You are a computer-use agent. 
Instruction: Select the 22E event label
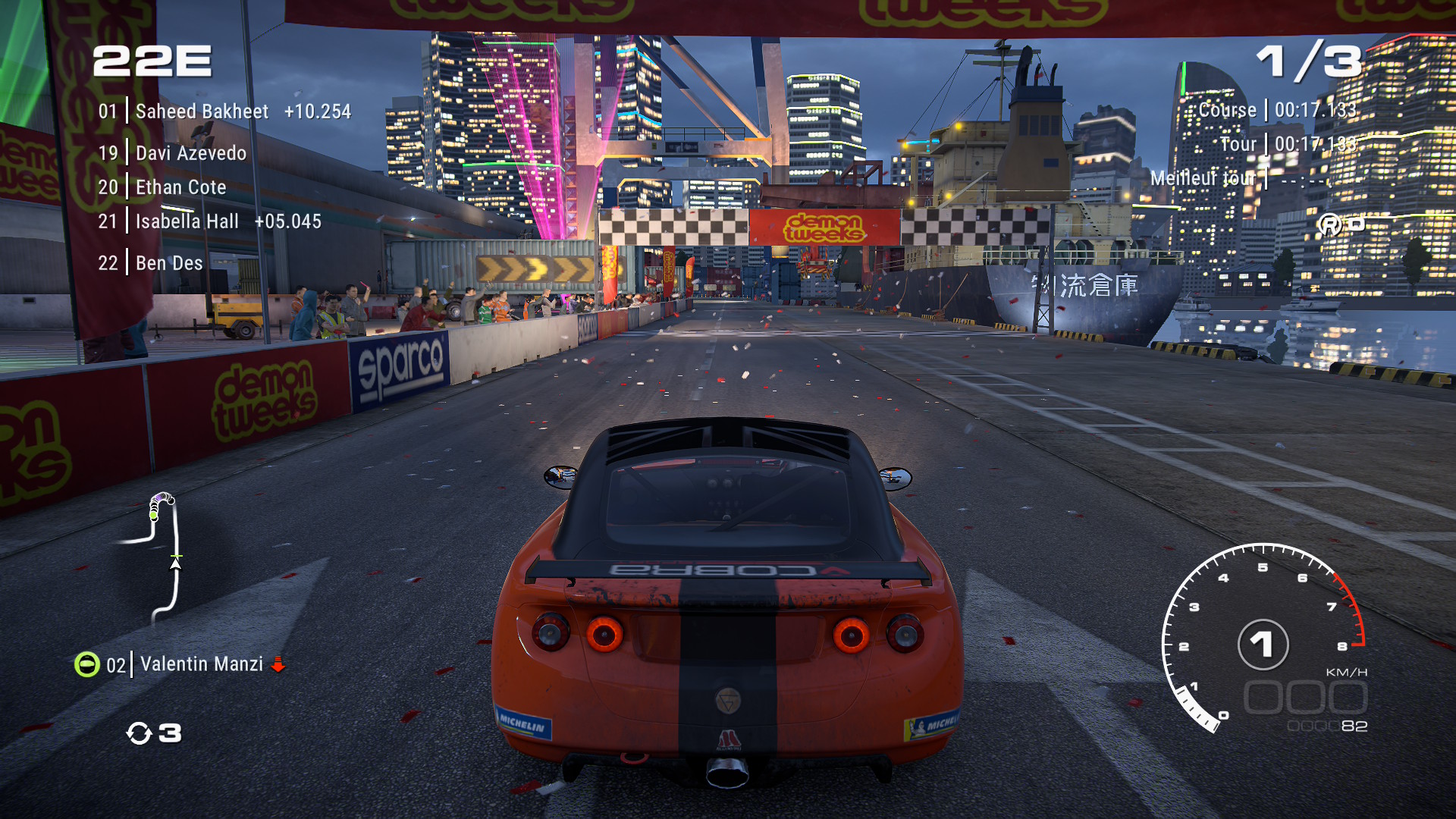153,62
